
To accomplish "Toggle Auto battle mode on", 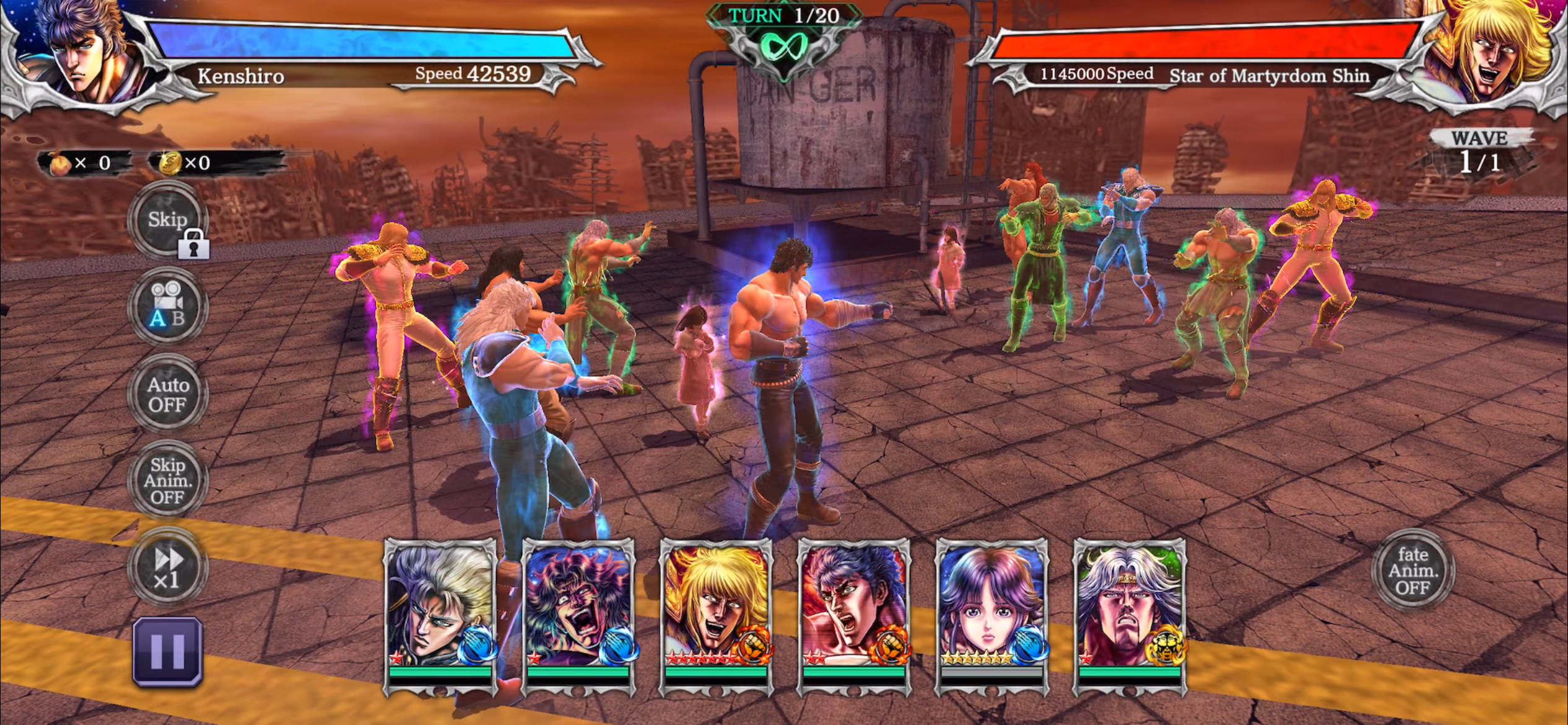I will click(168, 394).
